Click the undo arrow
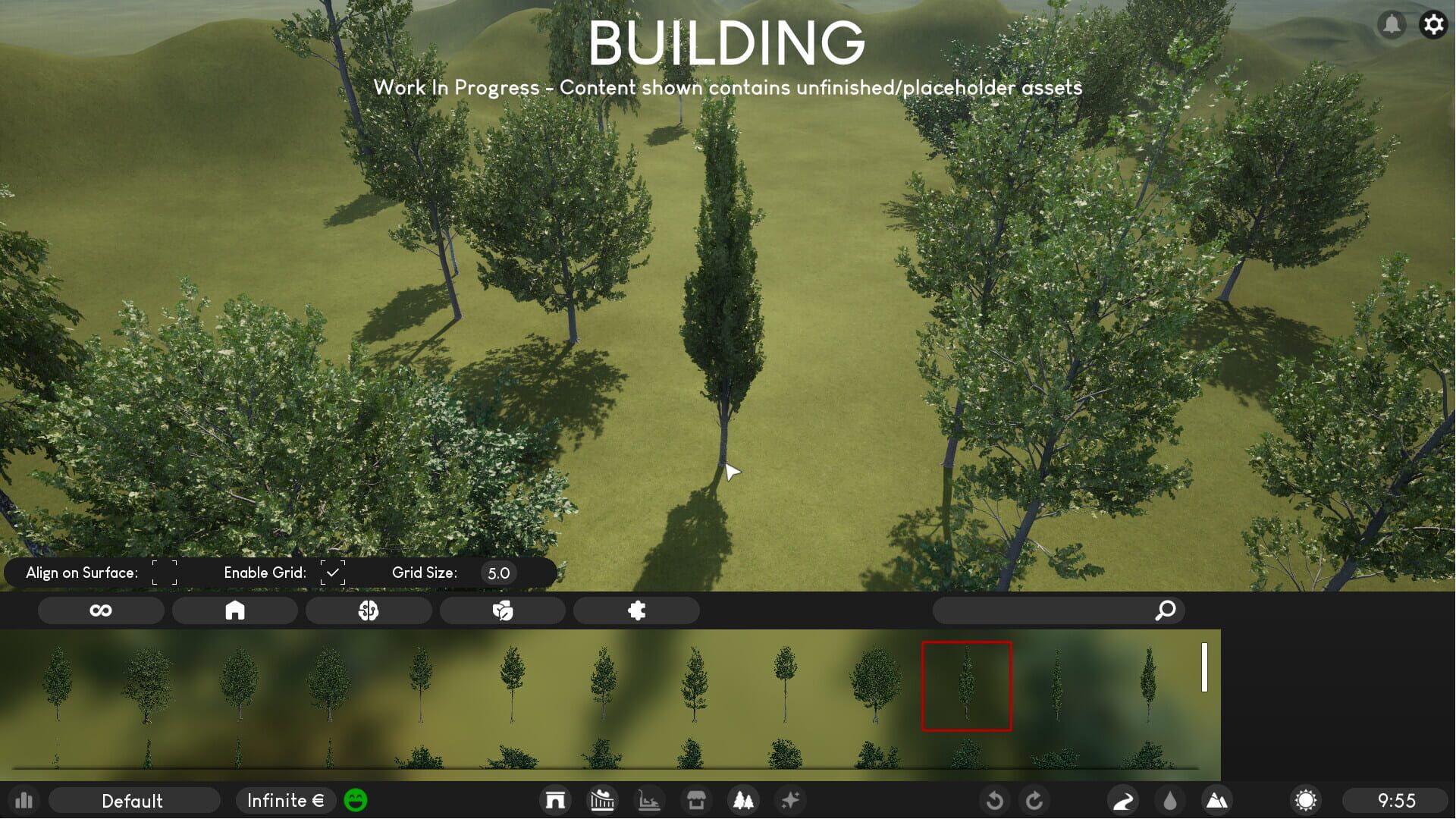 (x=995, y=800)
